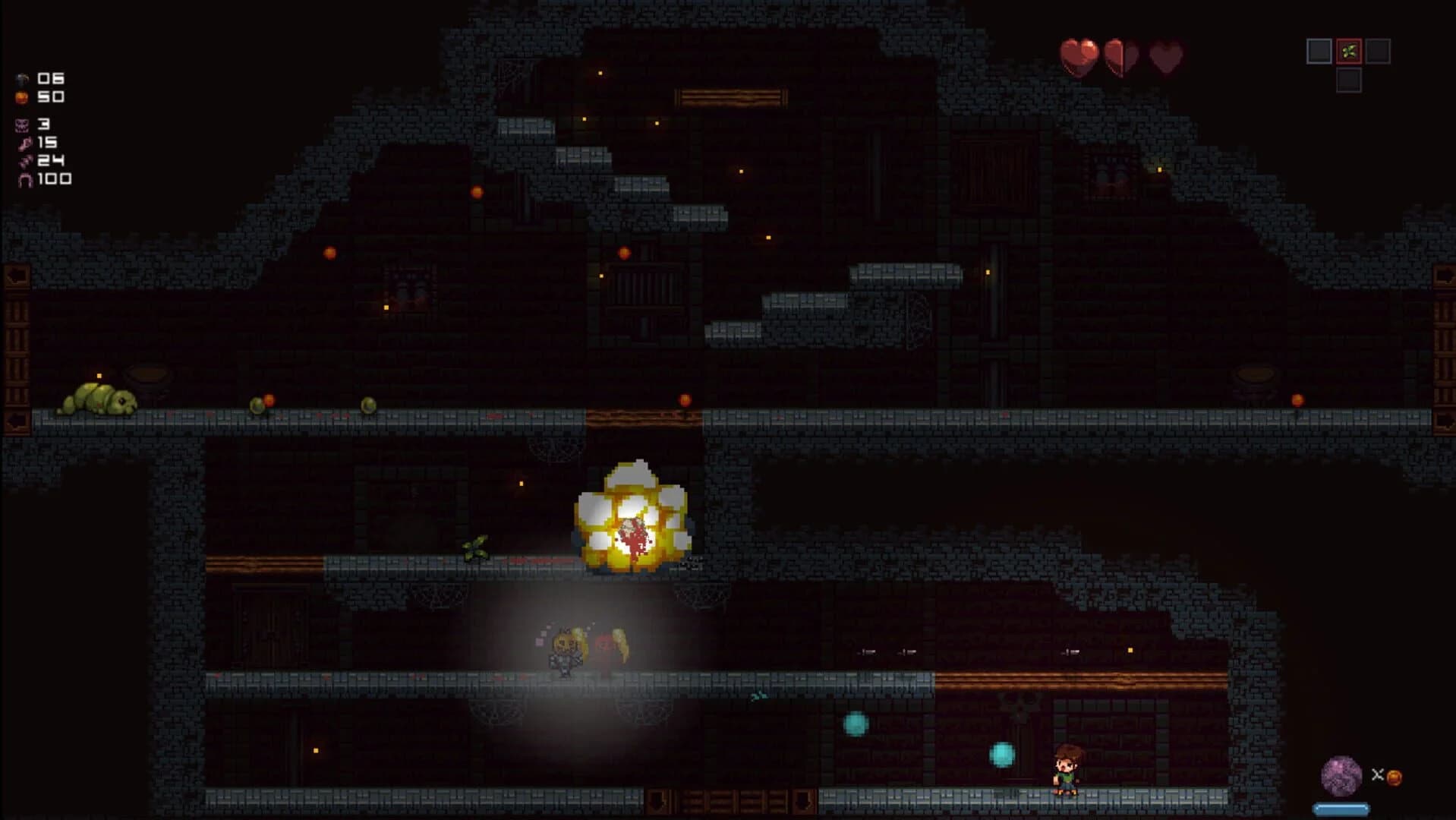Viewport: 1456px width, 820px height.
Task: Click the left arrow sign on the wall
Action: click(14, 275)
